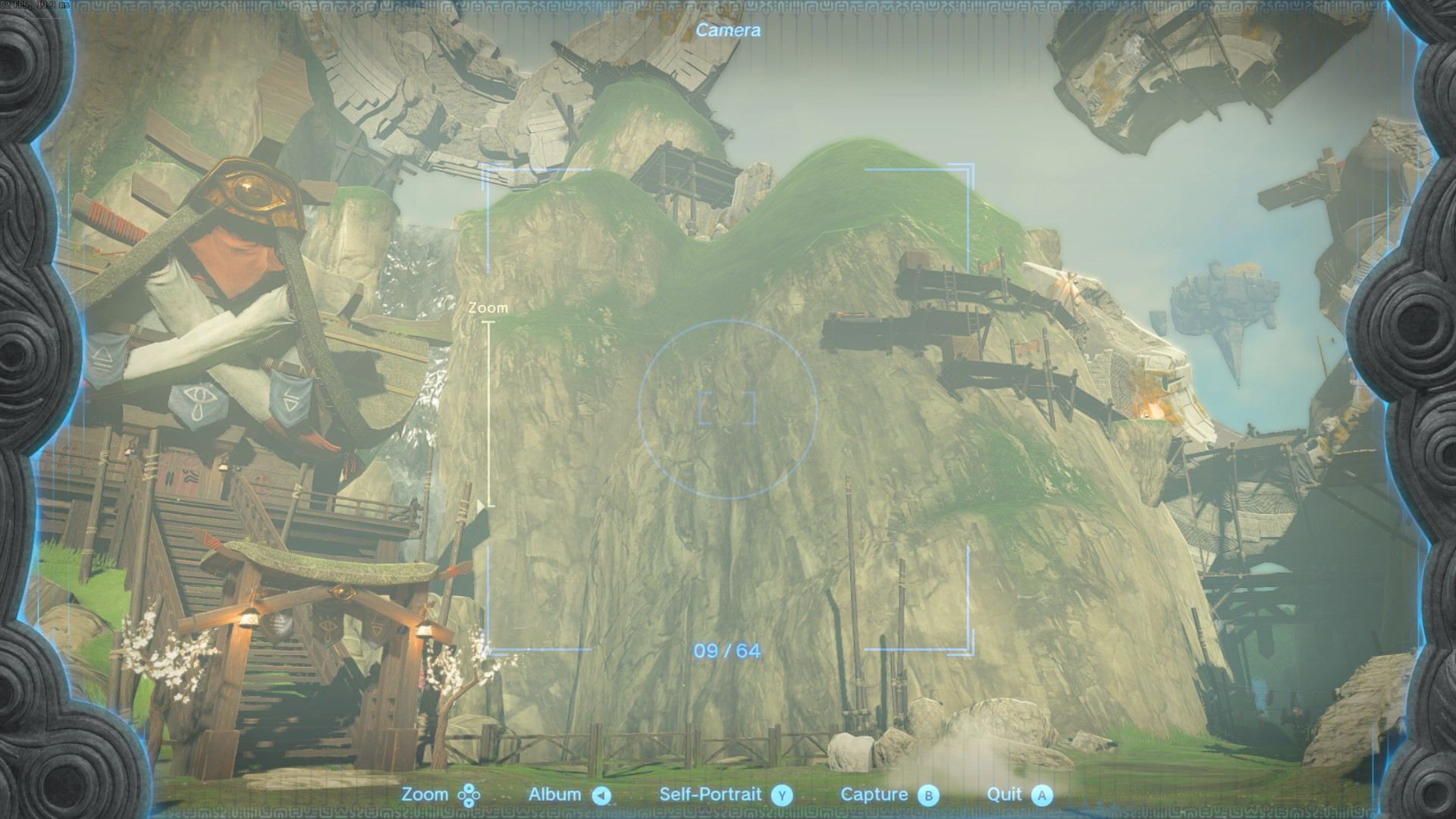The height and width of the screenshot is (819, 1456).
Task: Click the A button icon beside Quit
Action: click(1043, 795)
